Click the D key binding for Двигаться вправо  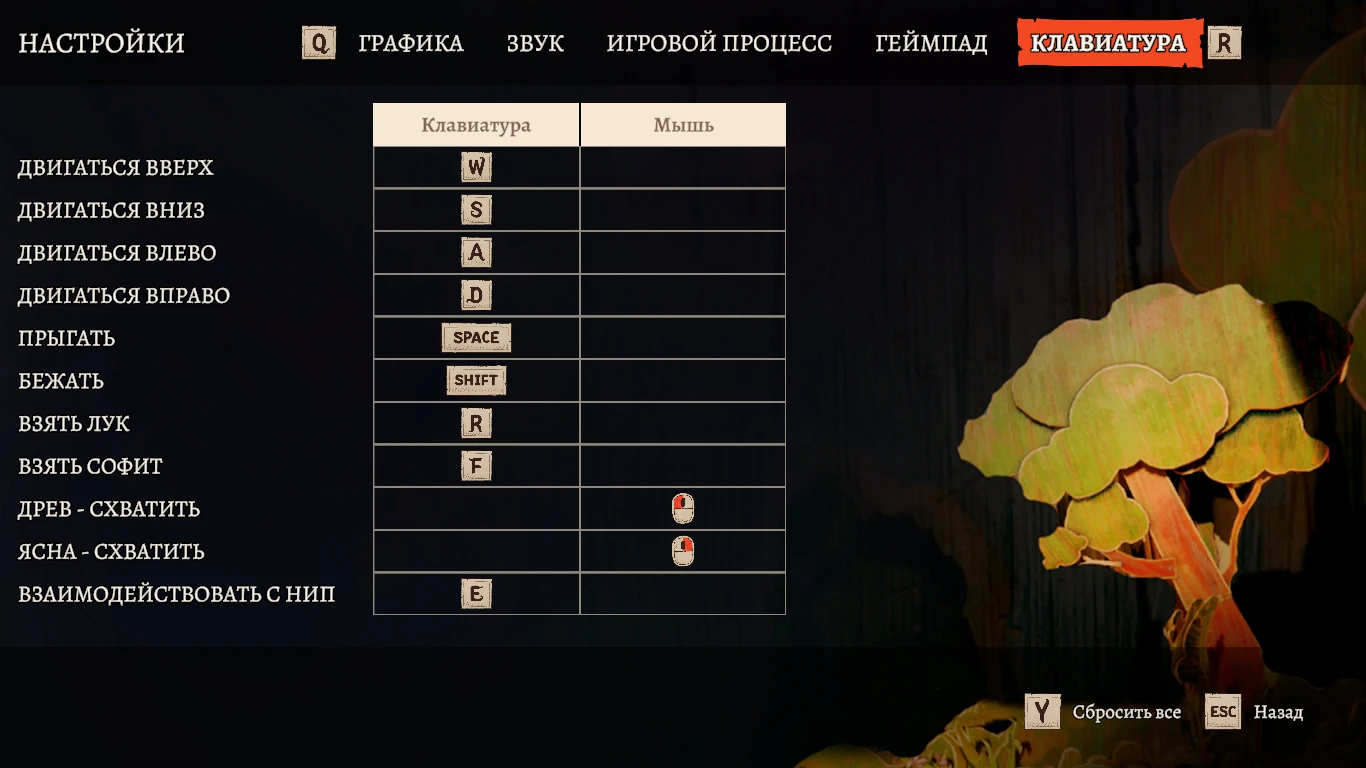[475, 295]
